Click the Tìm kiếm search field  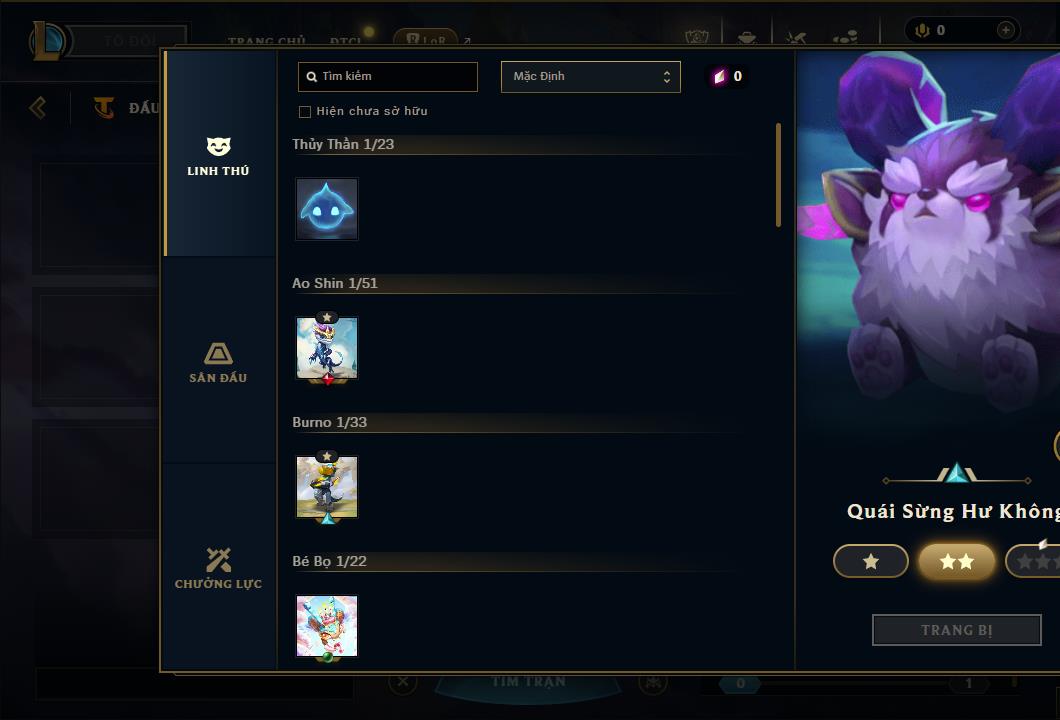point(388,77)
